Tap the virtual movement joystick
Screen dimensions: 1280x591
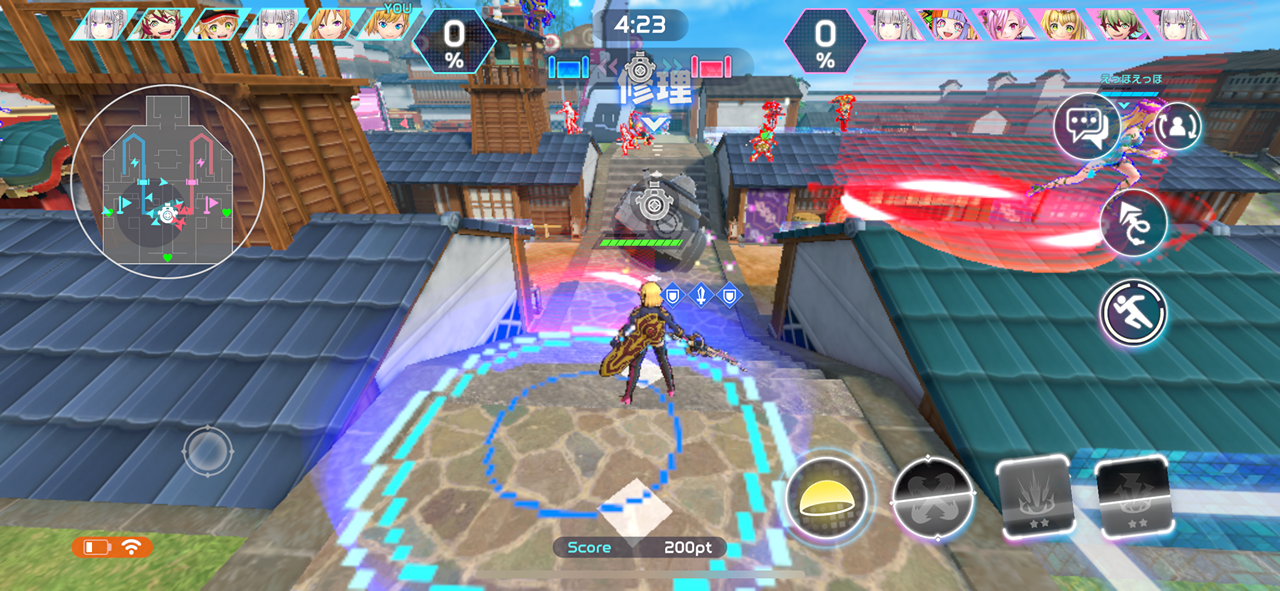tap(207, 451)
